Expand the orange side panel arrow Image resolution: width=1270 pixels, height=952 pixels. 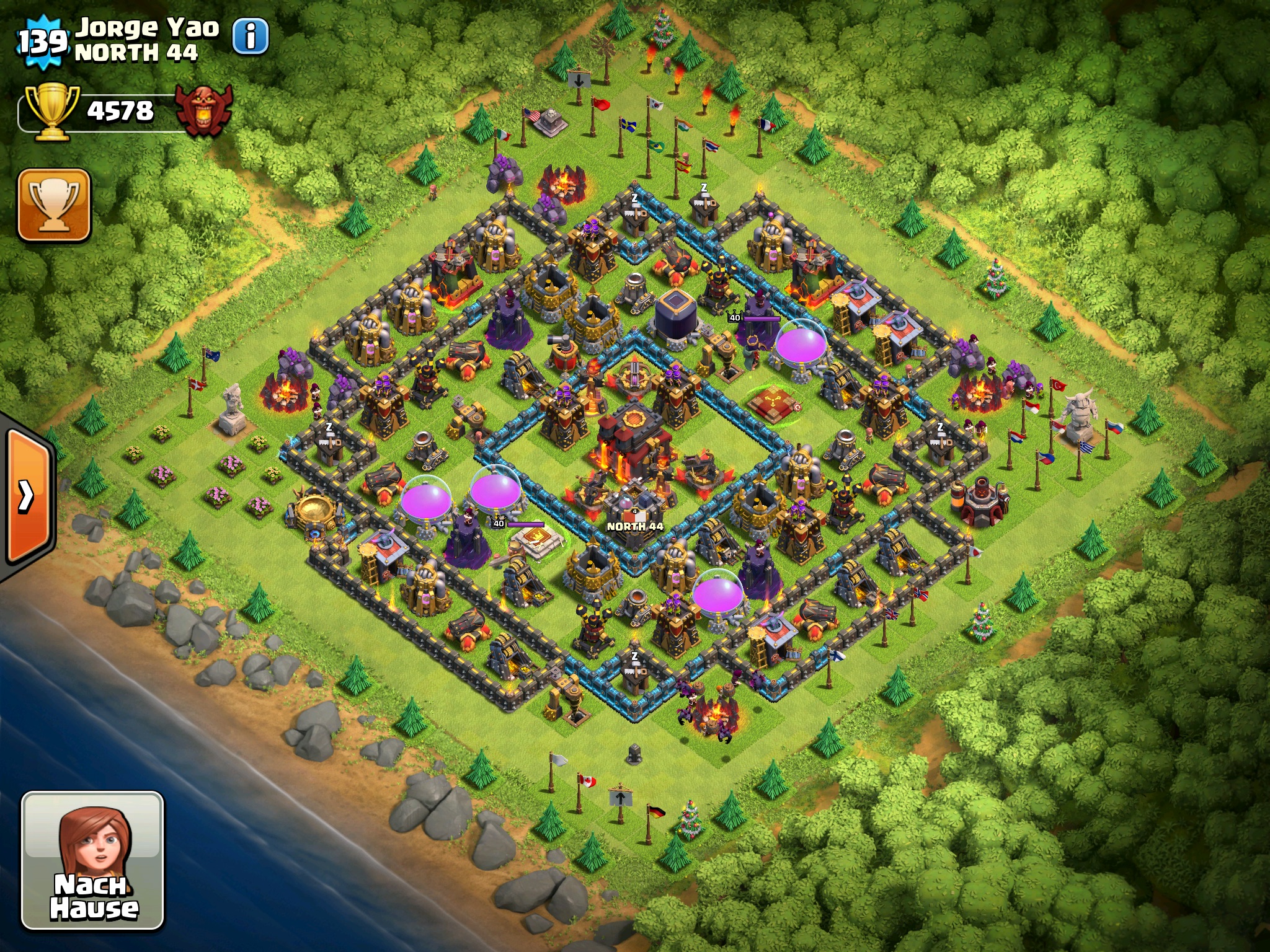[x=27, y=496]
